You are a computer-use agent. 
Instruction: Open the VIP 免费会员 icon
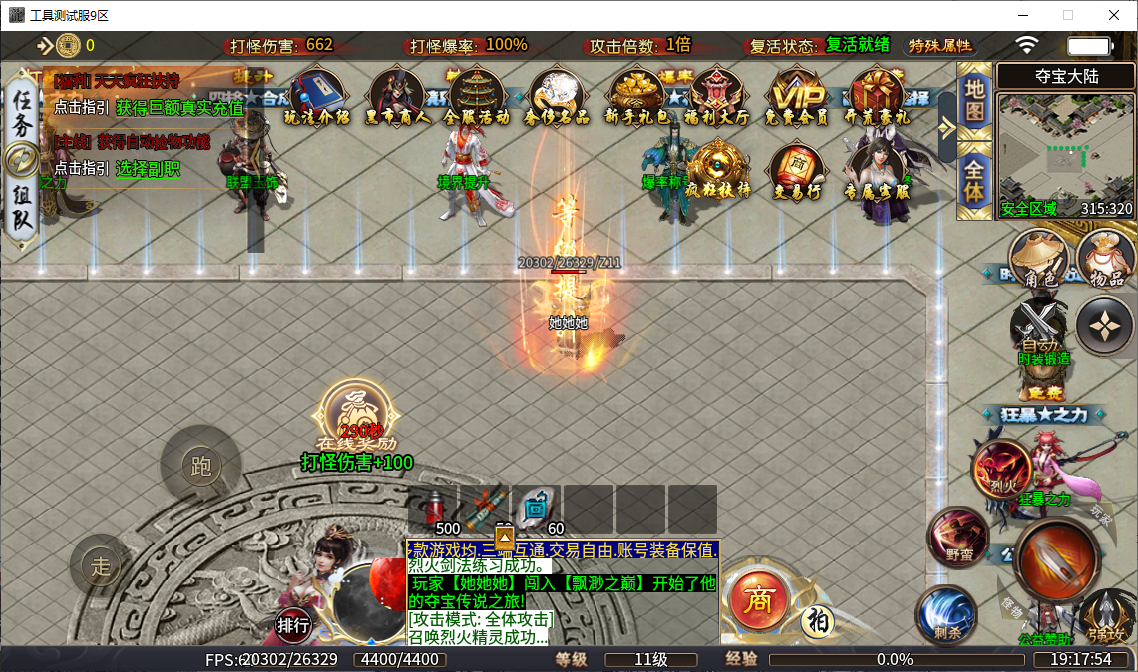point(797,96)
